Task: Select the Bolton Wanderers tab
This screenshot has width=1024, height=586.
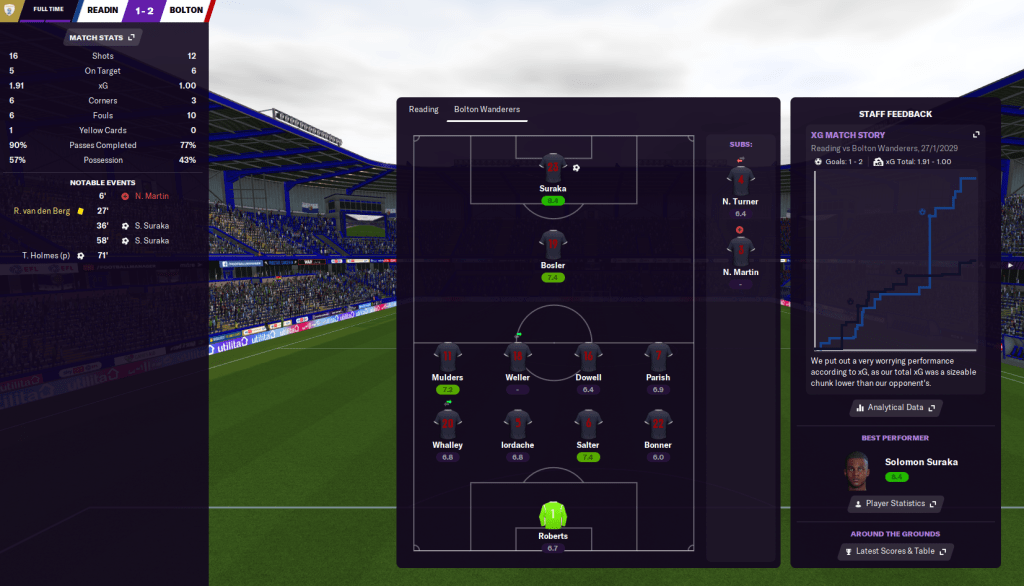Action: (x=487, y=109)
